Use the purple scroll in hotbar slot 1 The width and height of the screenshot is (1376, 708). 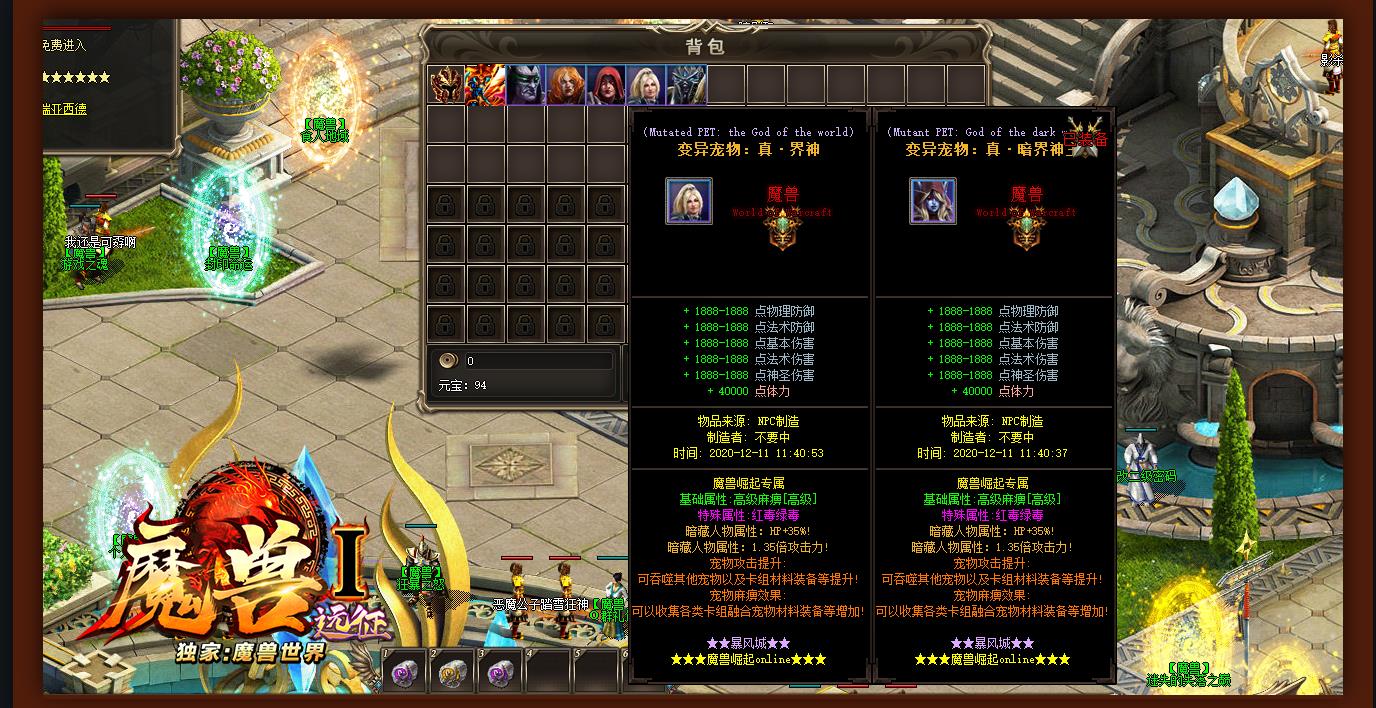tap(404, 672)
